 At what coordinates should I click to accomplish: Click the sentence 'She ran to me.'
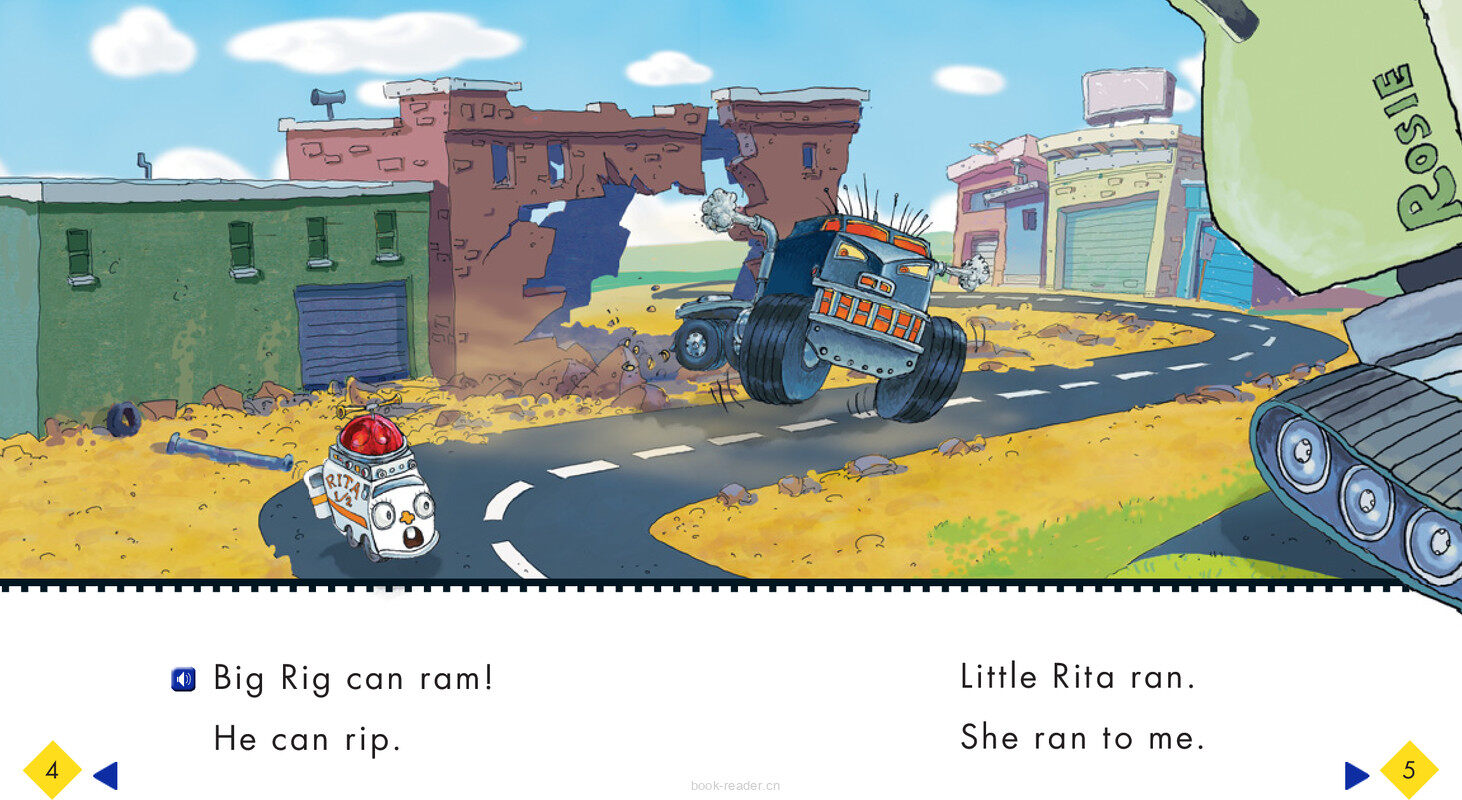1083,738
